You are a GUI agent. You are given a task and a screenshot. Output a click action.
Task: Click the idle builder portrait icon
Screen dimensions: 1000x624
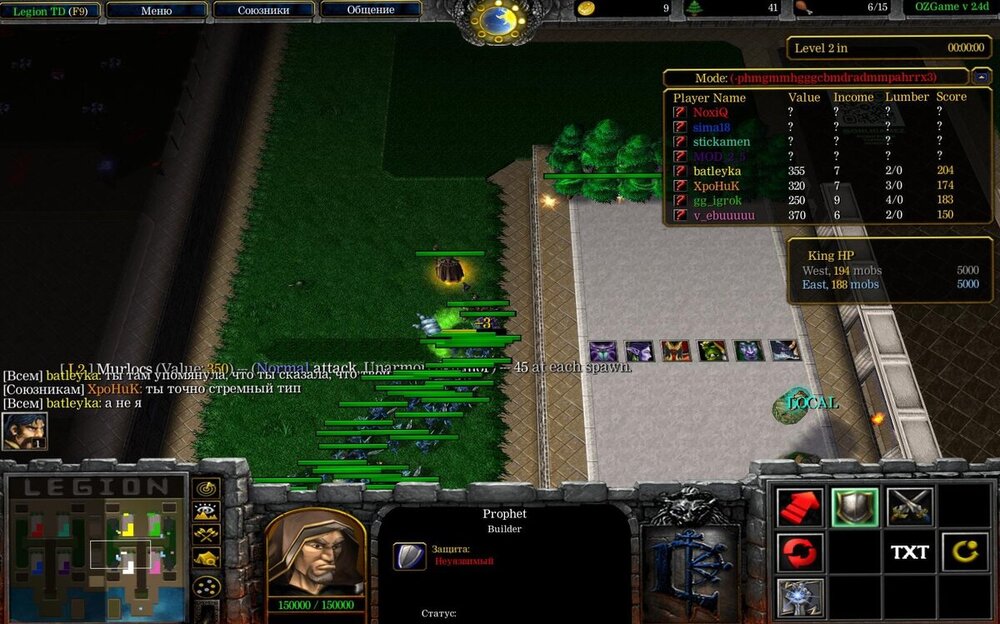click(24, 431)
